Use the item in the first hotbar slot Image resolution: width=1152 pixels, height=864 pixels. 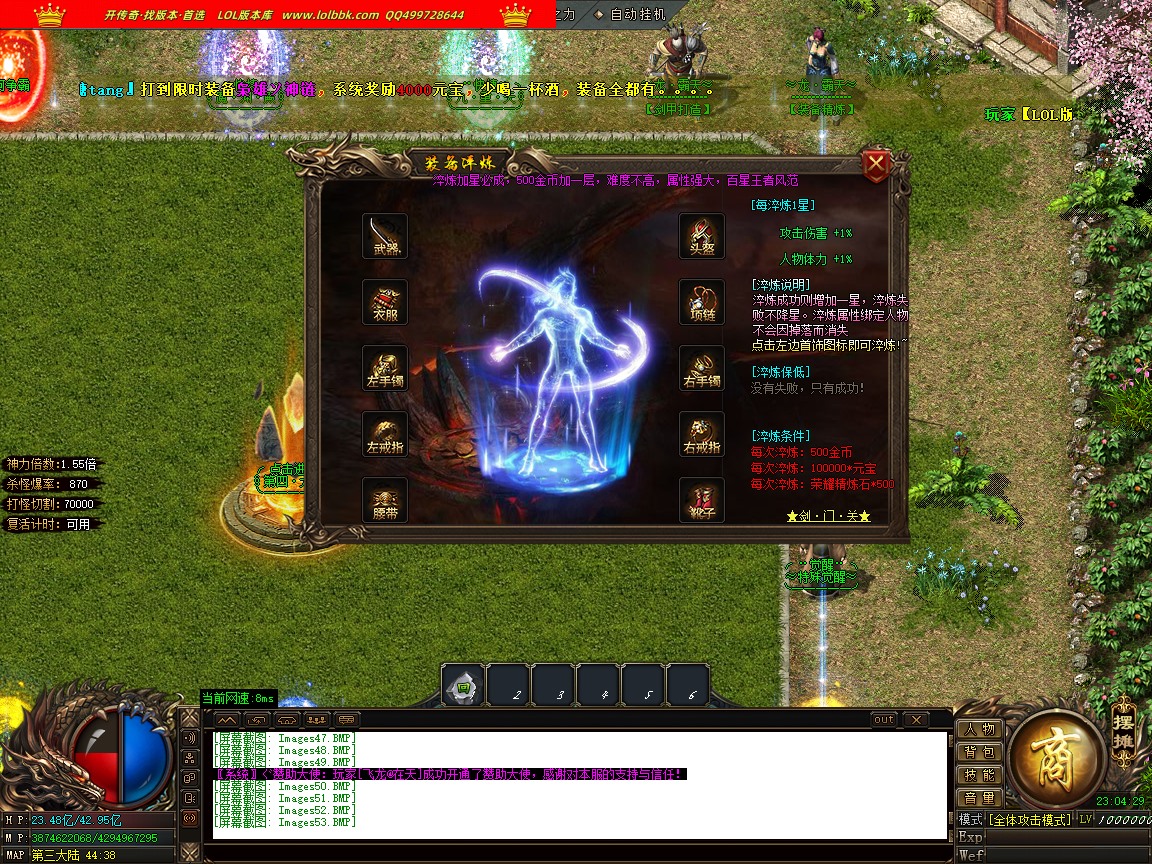(x=463, y=687)
